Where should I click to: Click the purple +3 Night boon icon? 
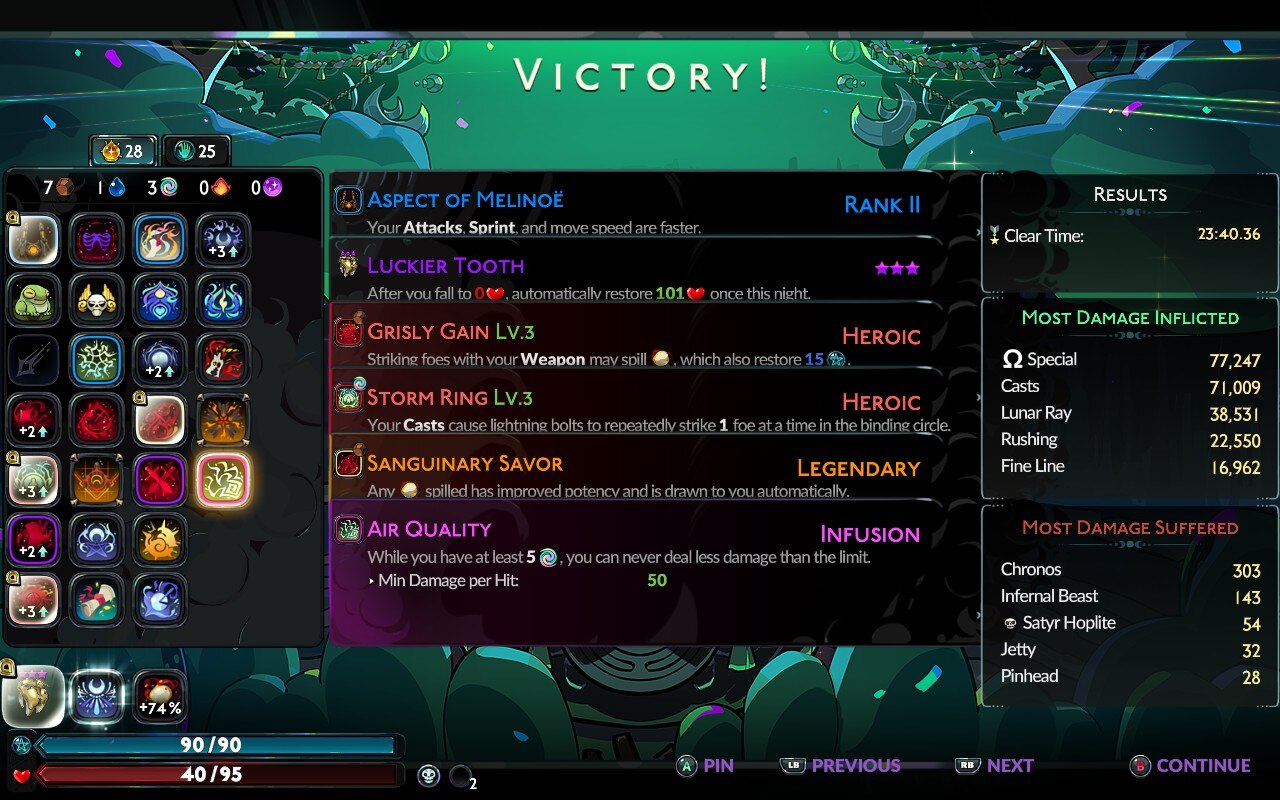[222, 240]
